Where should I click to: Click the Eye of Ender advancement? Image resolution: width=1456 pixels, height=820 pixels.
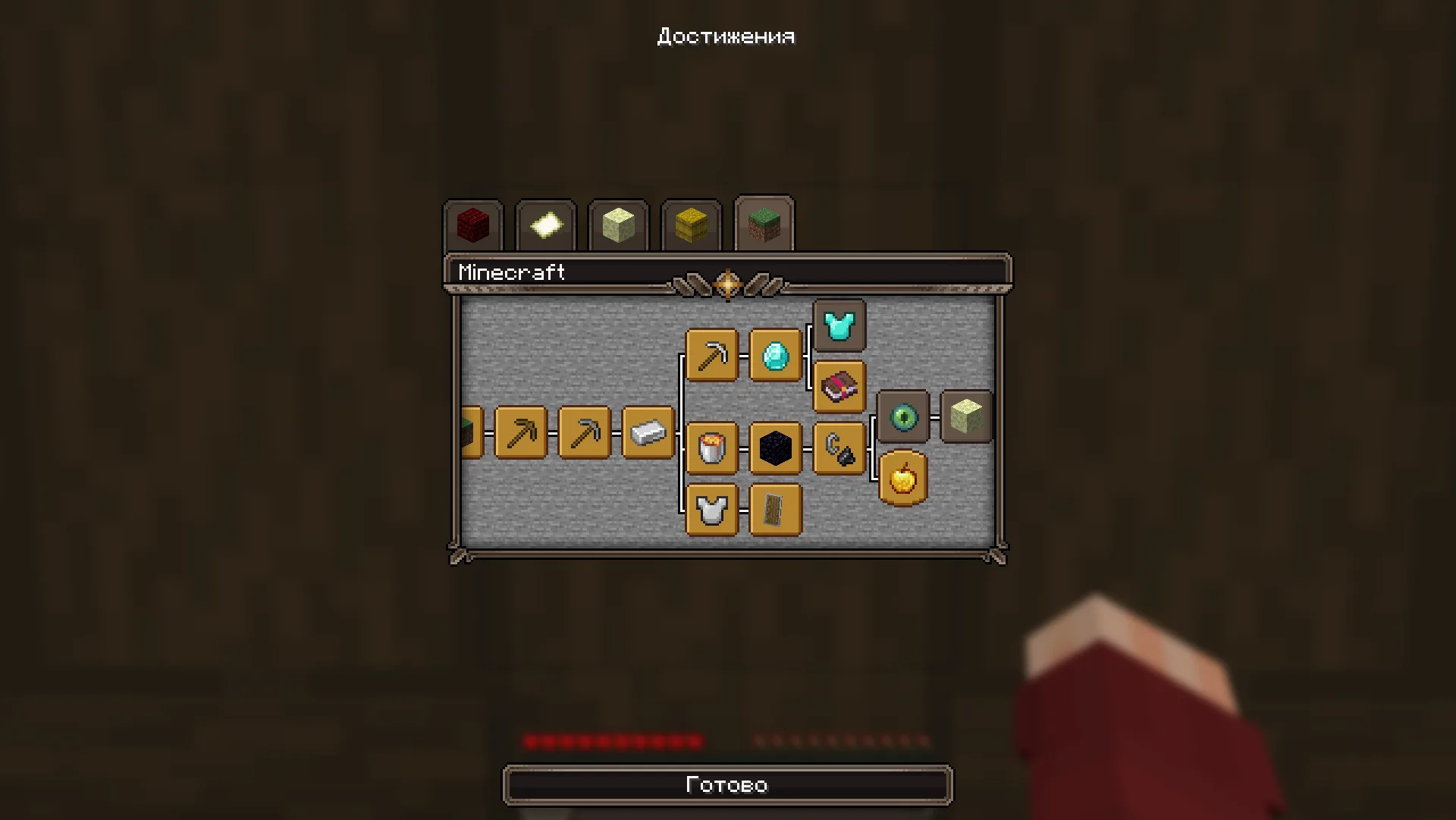click(x=902, y=417)
